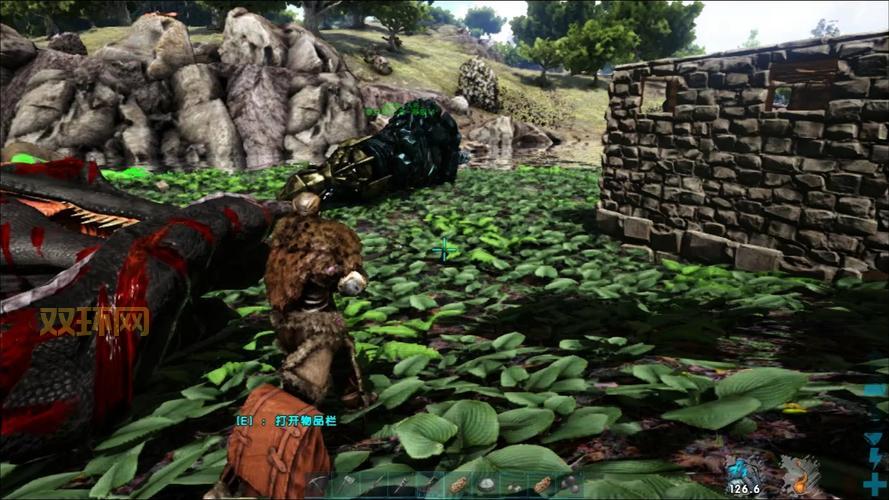Select the purple berries hotbar slot
The height and width of the screenshot is (500, 889).
570,484
